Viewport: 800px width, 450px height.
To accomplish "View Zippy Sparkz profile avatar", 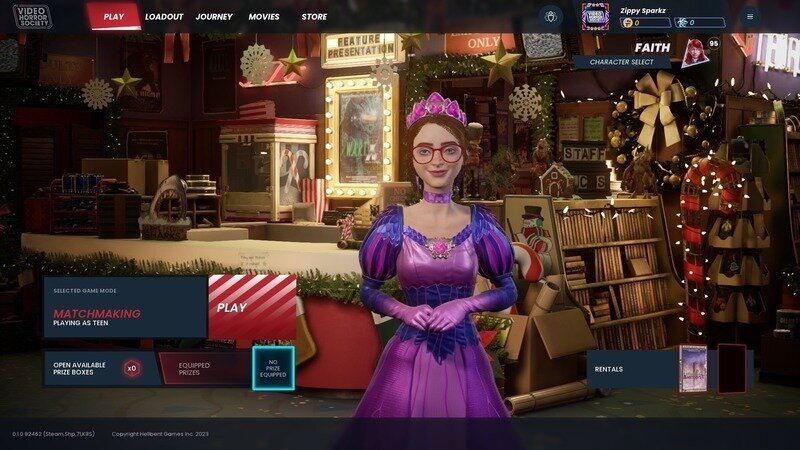I will 596,16.
